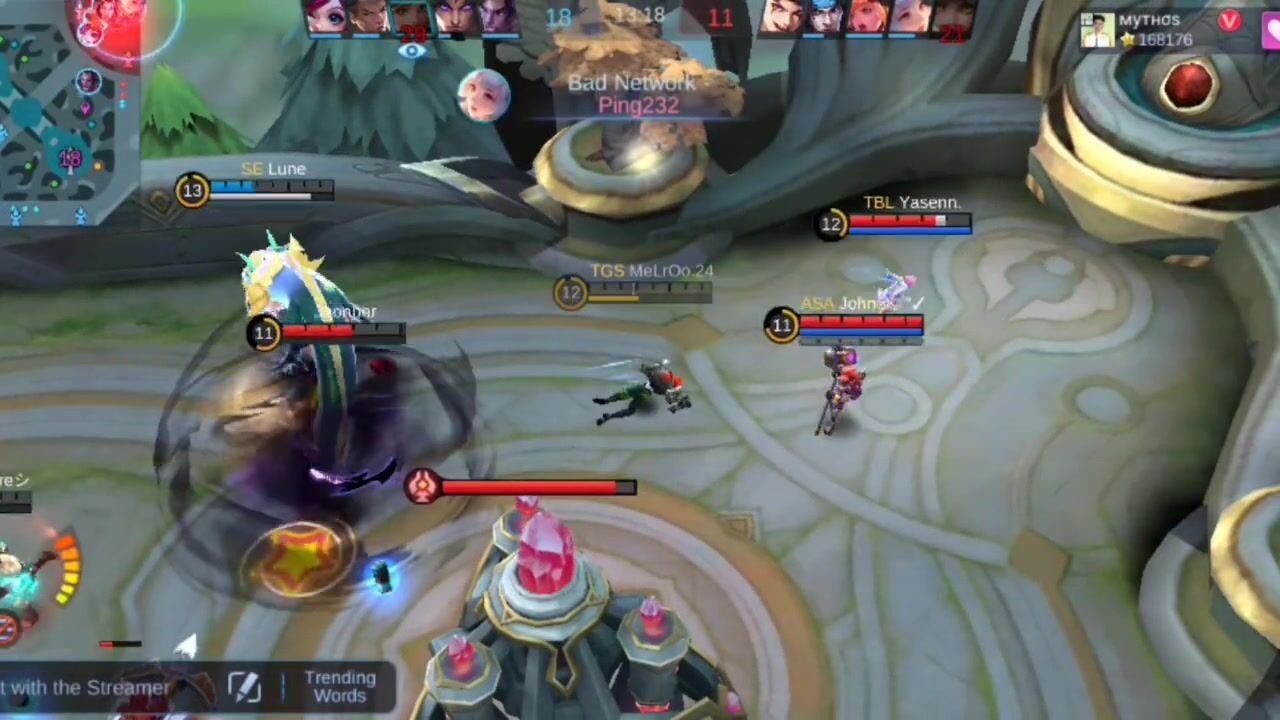
Task: Type in Chat with the Streamer field
Action: [90, 688]
